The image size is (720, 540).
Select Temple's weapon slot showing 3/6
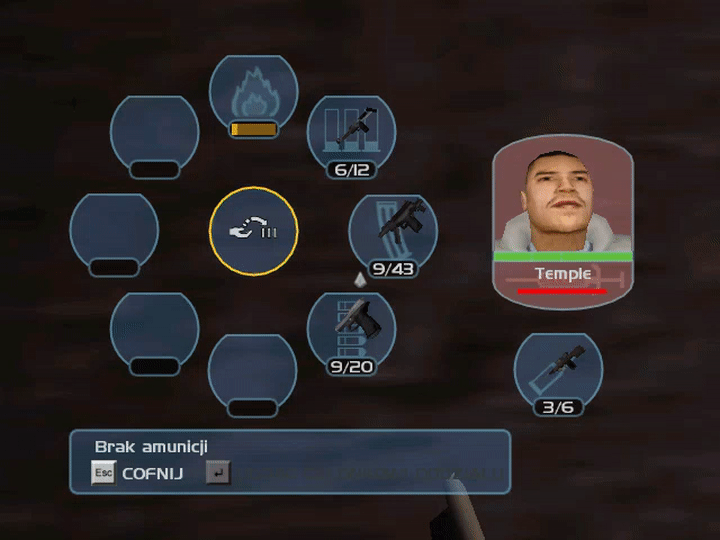(x=558, y=371)
